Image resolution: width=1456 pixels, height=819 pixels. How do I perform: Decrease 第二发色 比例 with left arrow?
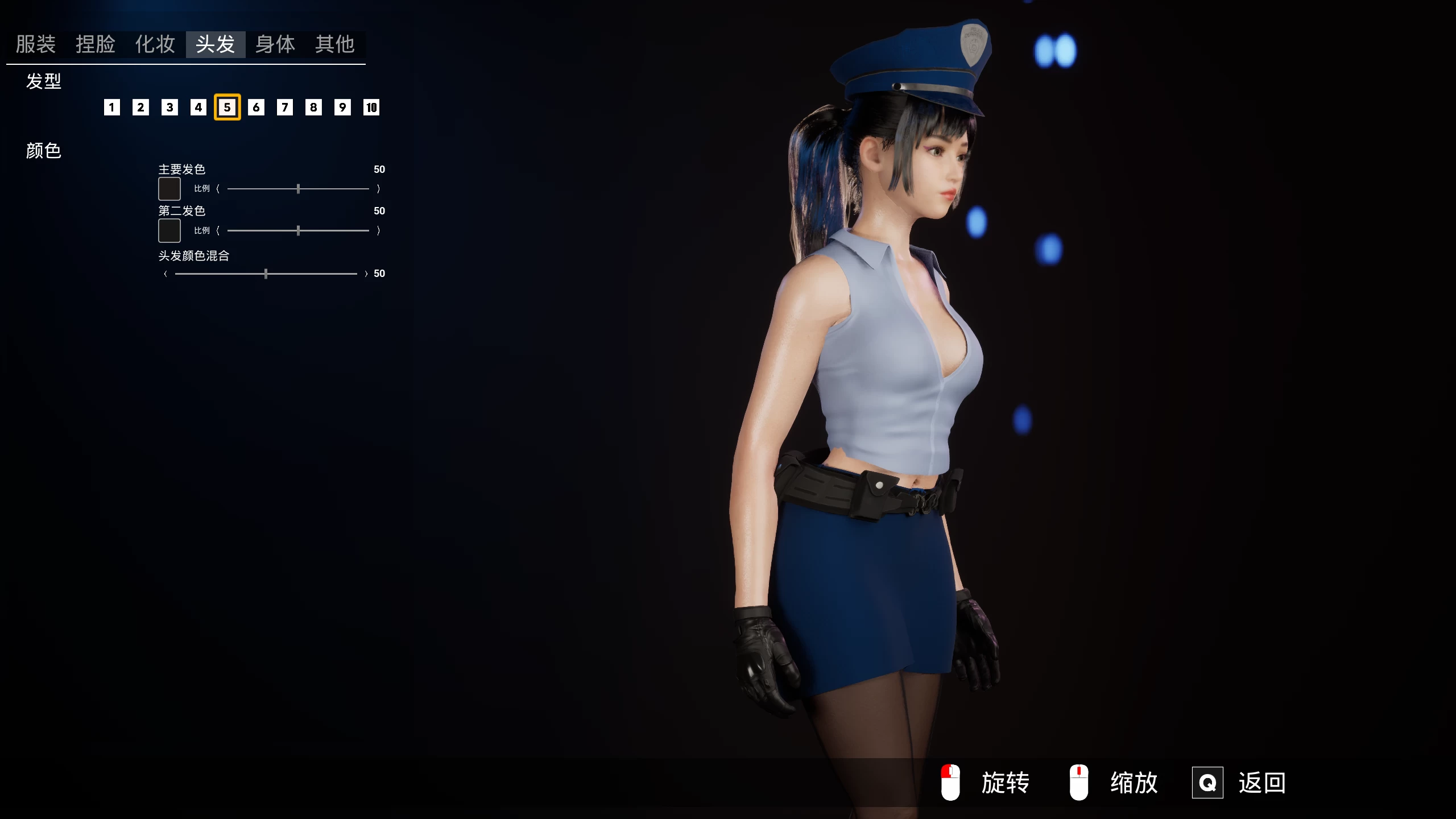tap(218, 230)
